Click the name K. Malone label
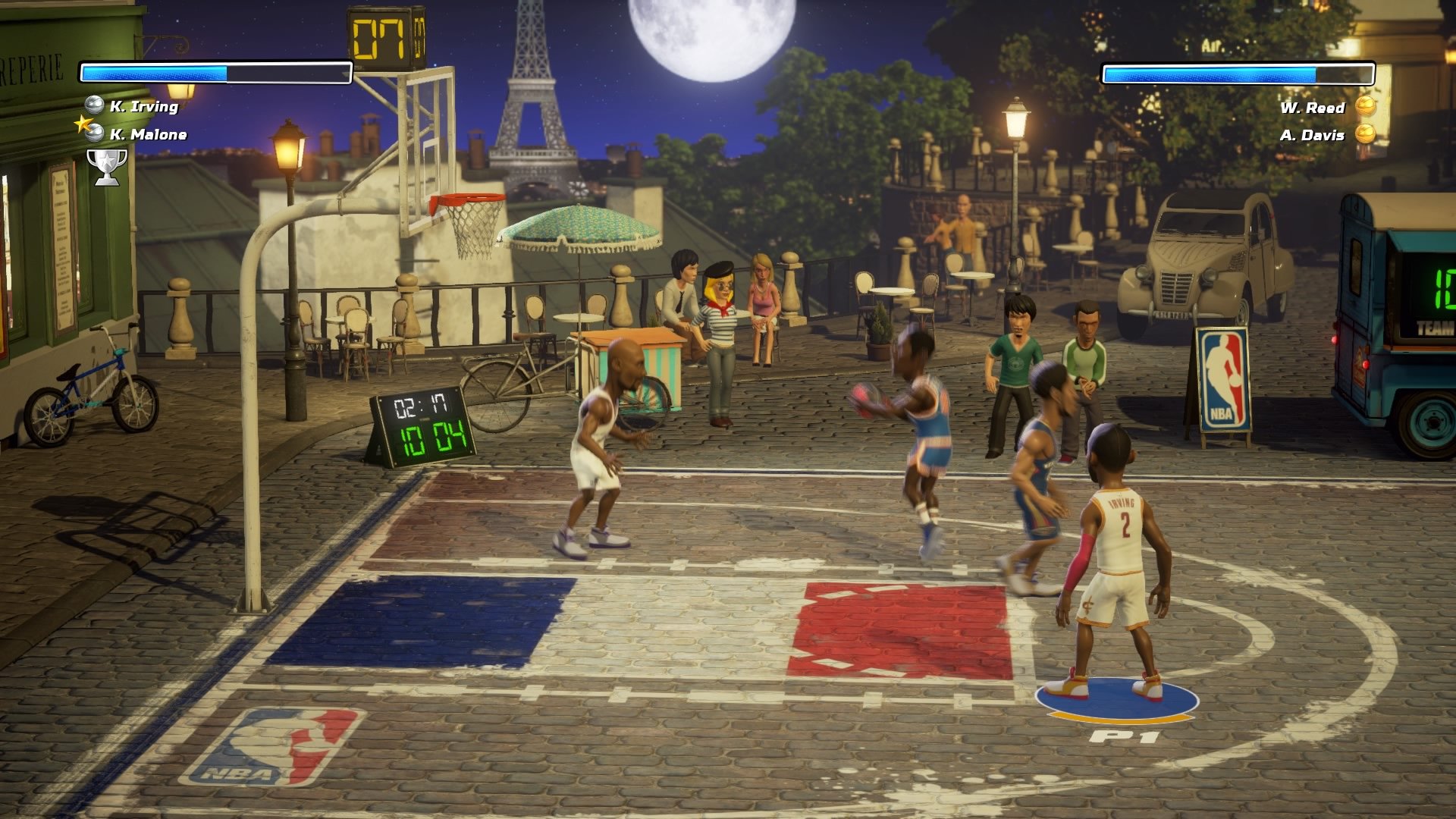The height and width of the screenshot is (819, 1456). pos(149,136)
